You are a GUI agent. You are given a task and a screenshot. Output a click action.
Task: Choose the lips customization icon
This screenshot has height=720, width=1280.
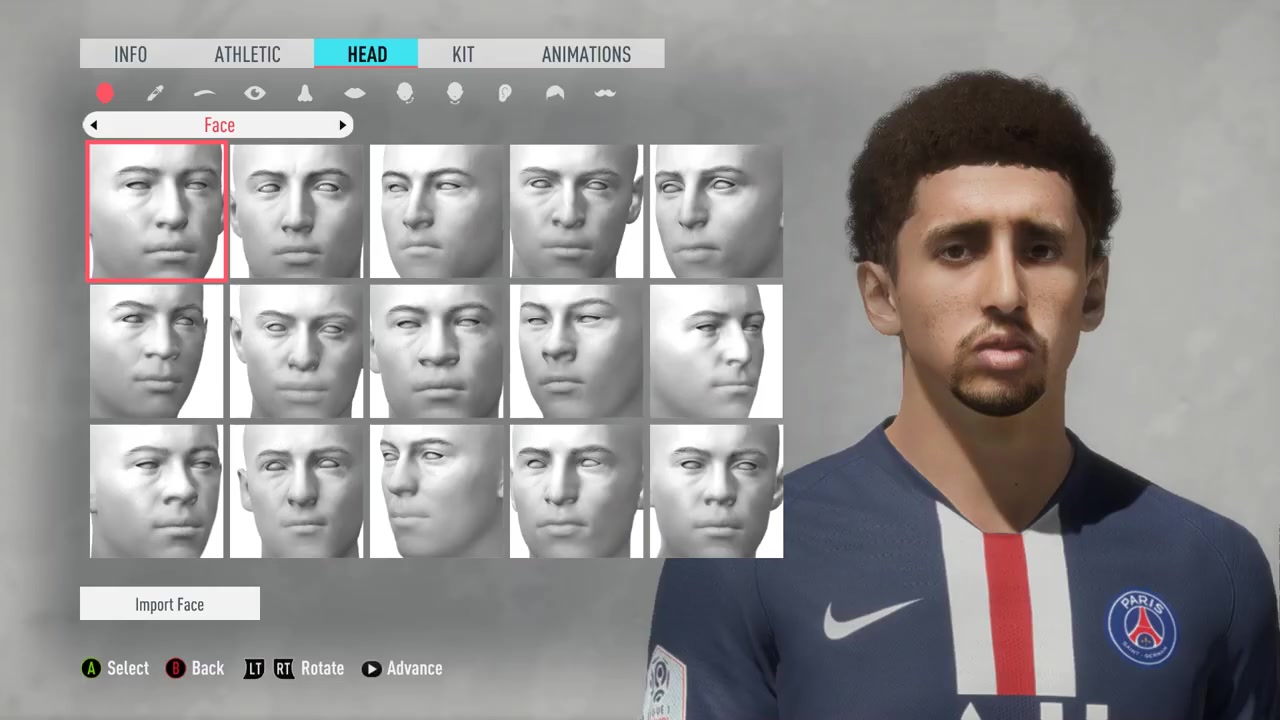pyautogui.click(x=355, y=93)
